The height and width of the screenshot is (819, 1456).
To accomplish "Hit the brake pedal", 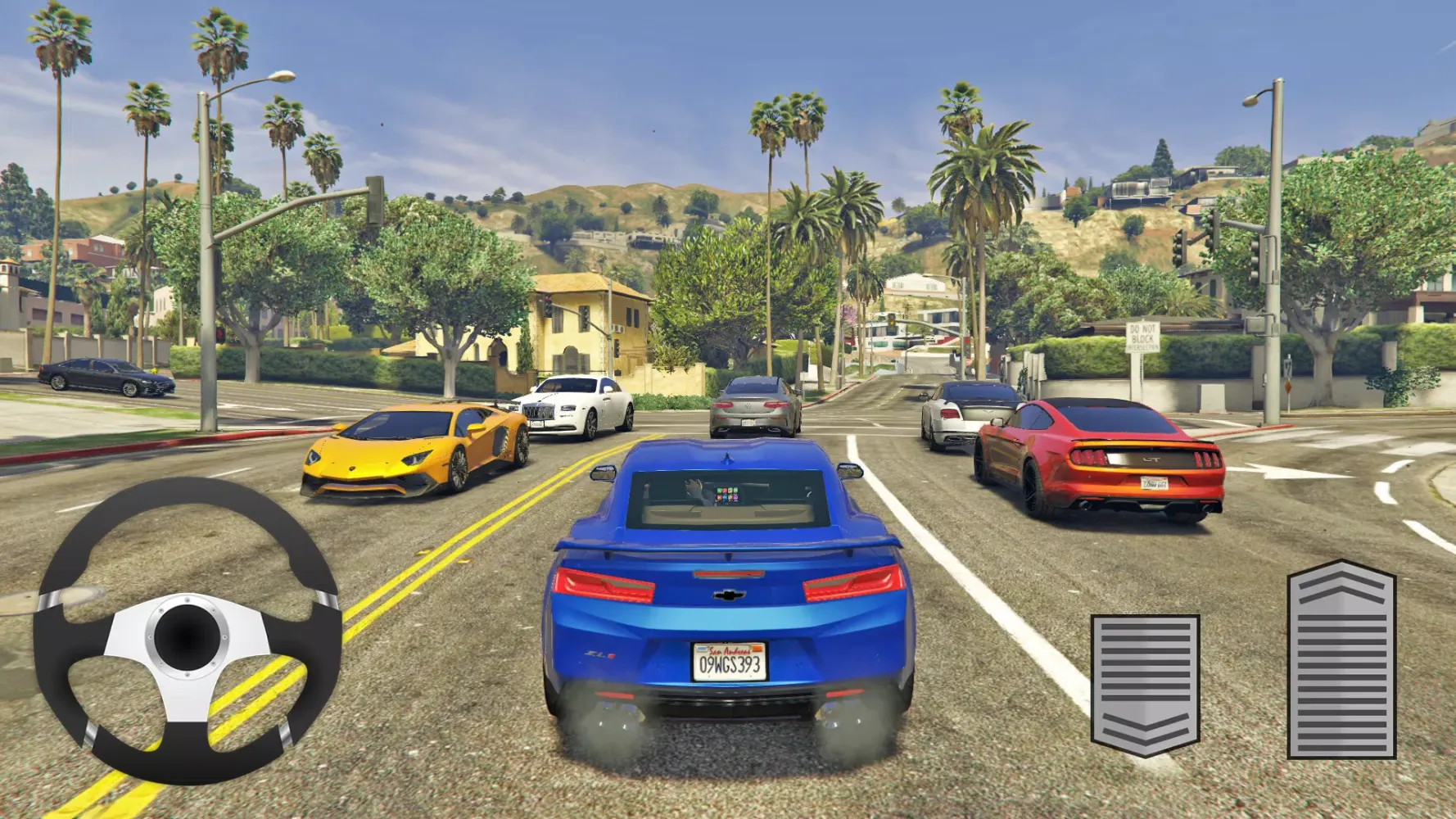I will [1145, 683].
